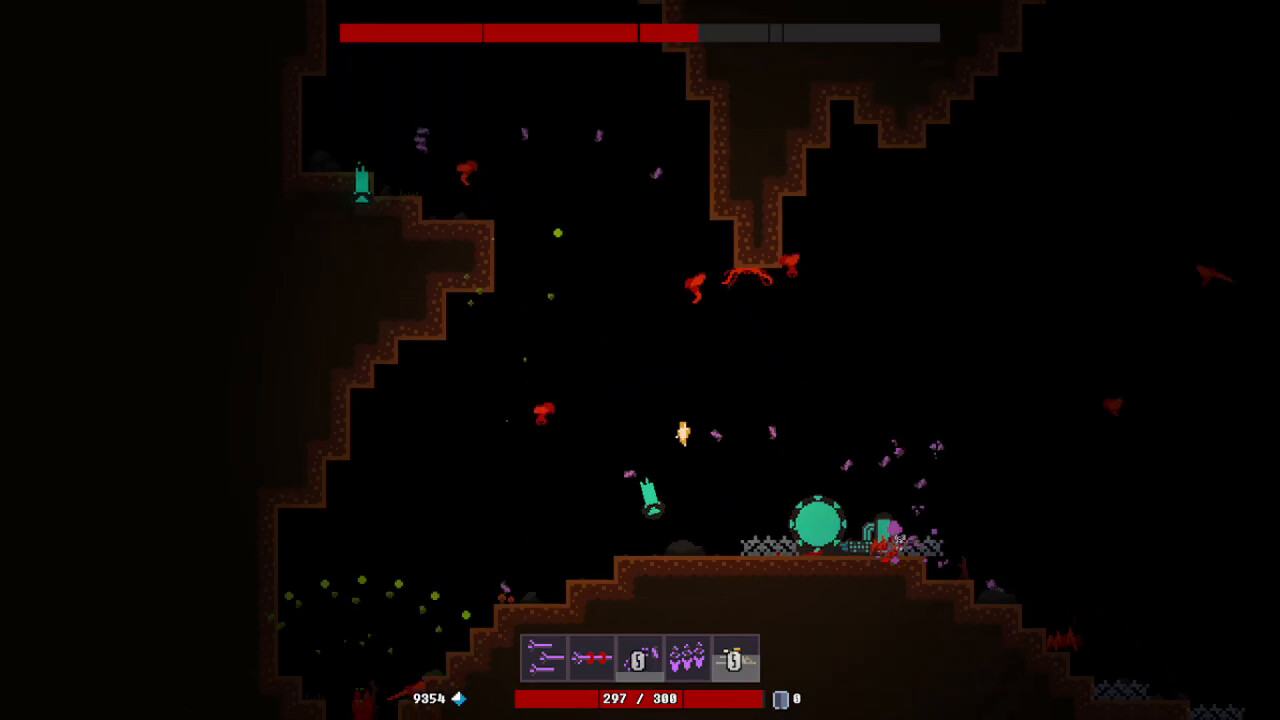
Task: Click the teal rocket sprite on the upper-left ledge
Action: point(360,183)
